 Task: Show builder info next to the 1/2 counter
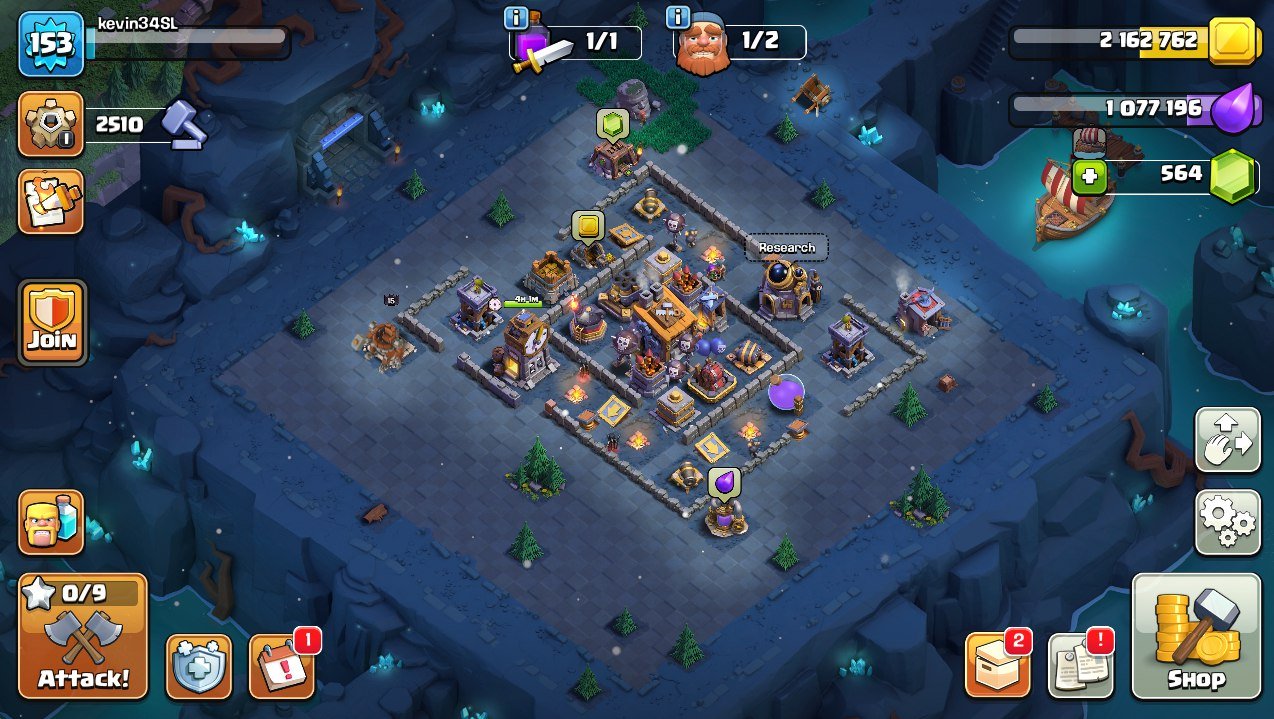pyautogui.click(x=677, y=17)
